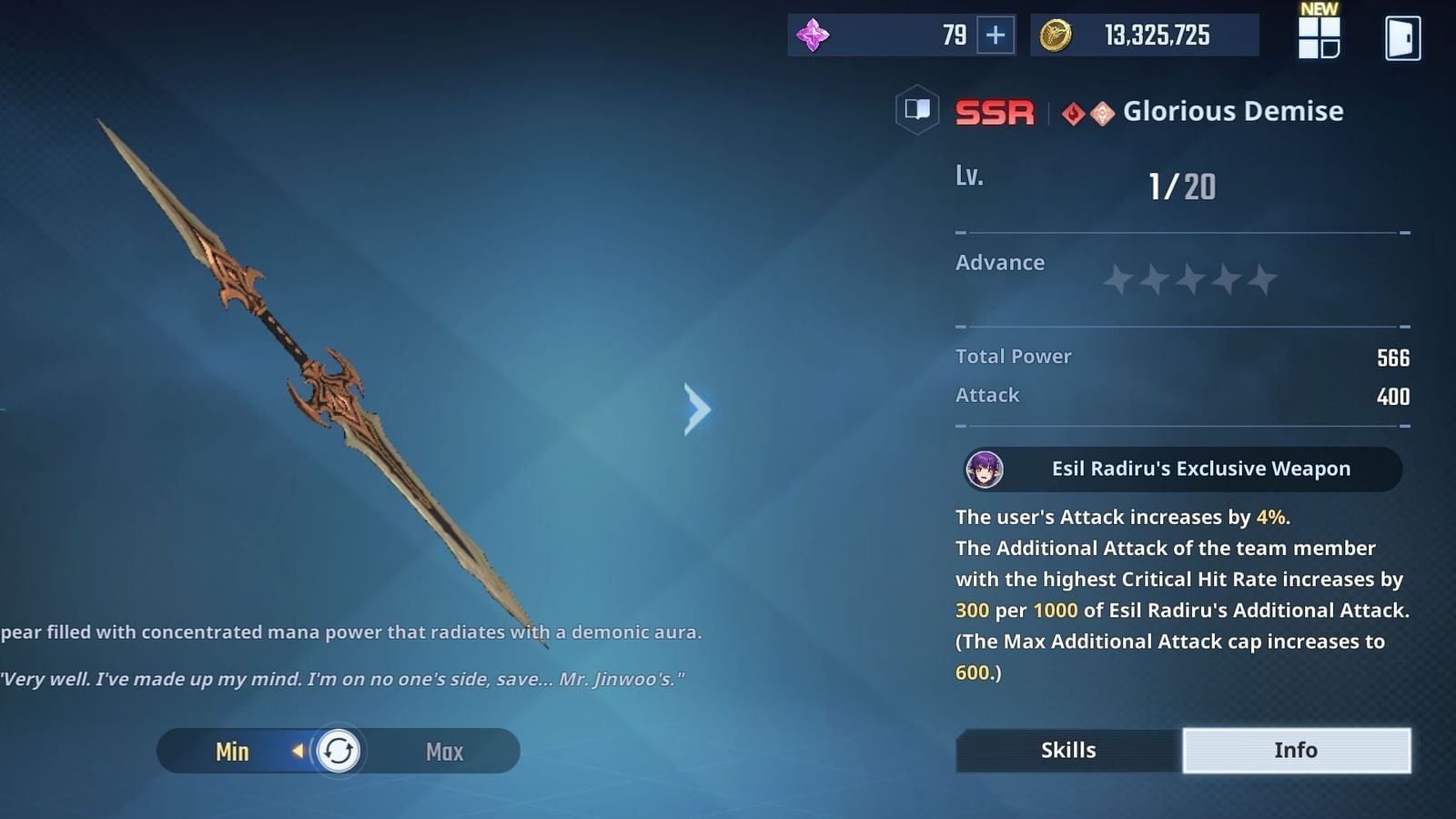Select the fire element icon beside weapon name
Viewport: 1456px width, 819px height.
(1074, 111)
